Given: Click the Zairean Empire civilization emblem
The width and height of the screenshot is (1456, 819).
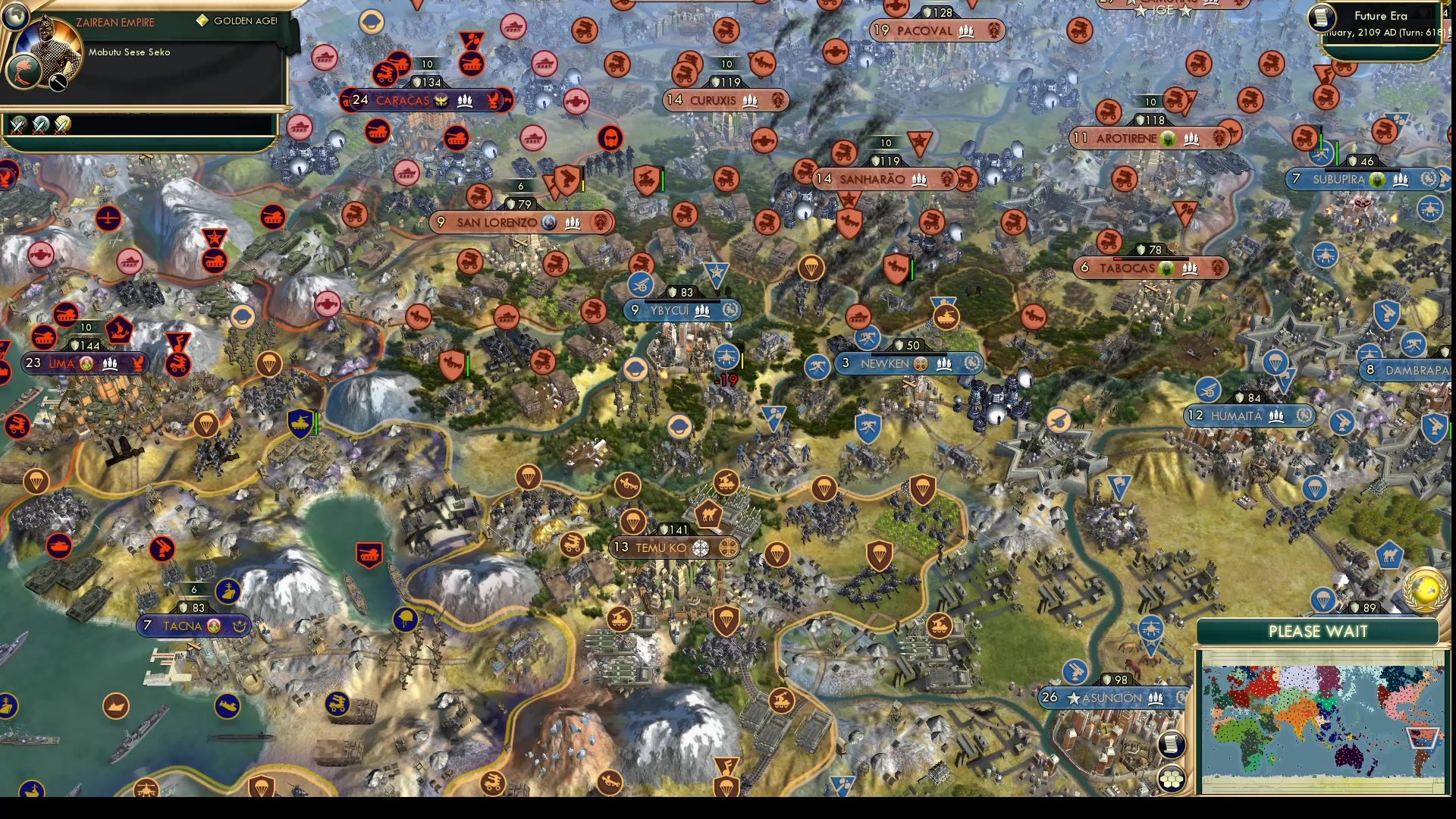Looking at the screenshot, I should pos(25,70).
